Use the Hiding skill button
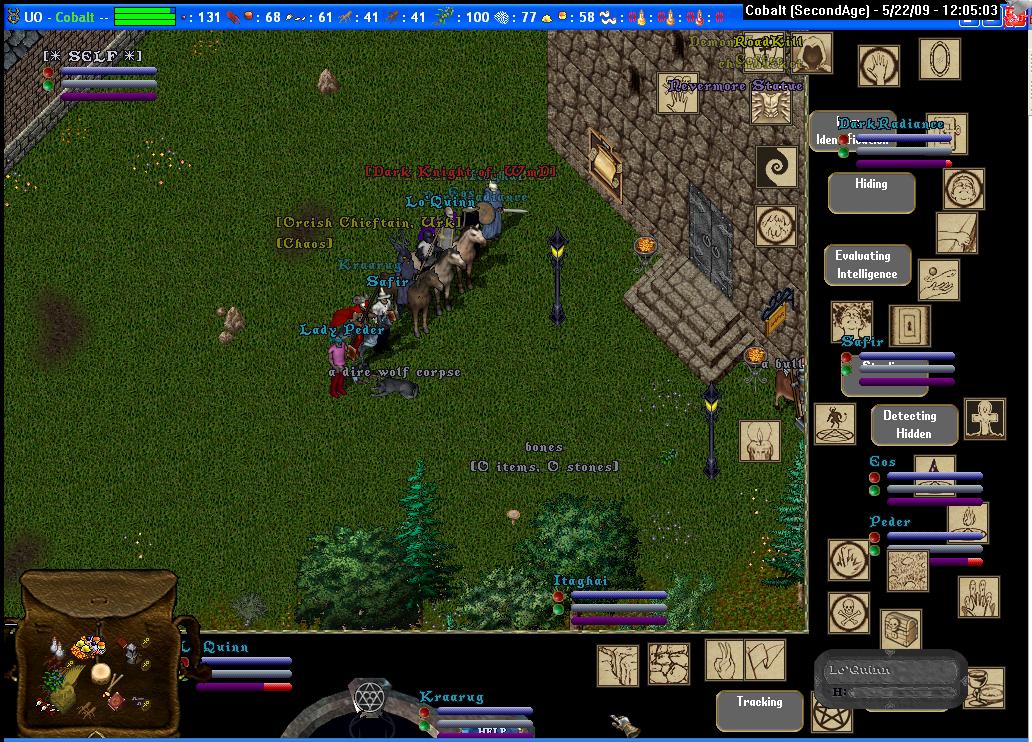Viewport: 1032px width, 742px height. [871, 192]
